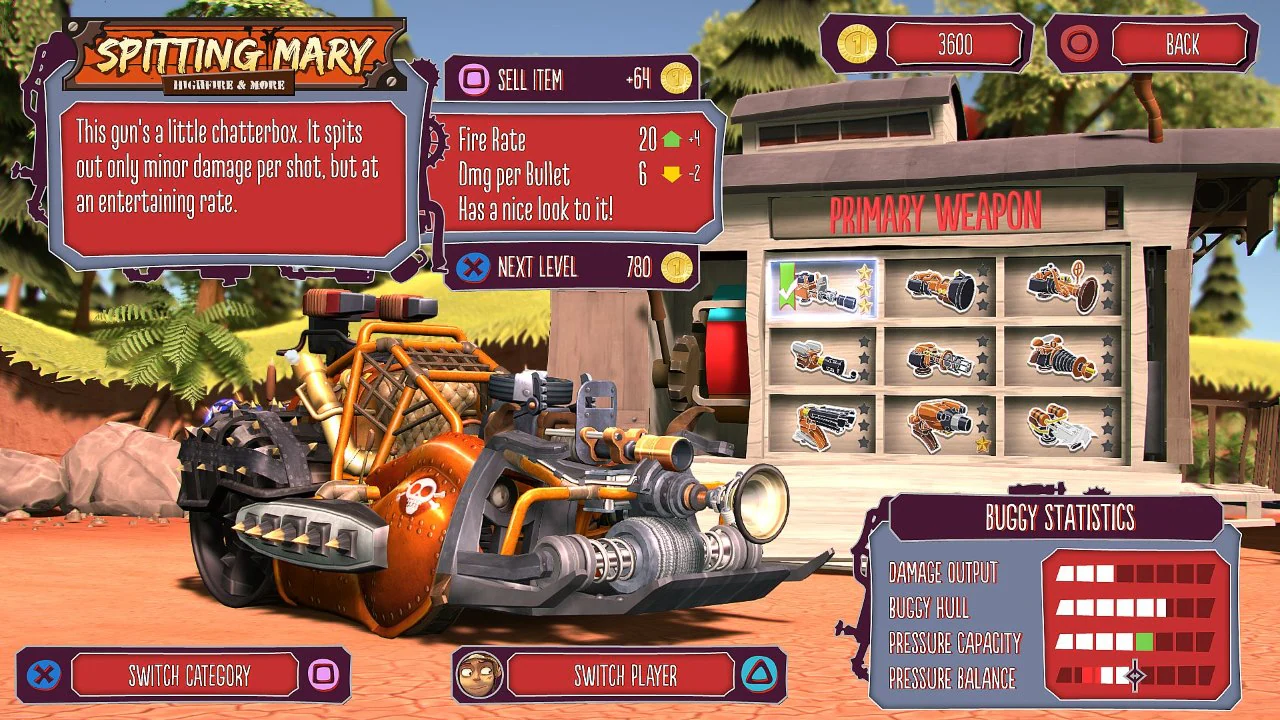The image size is (1280, 720).
Task: Select the center drill-nozzle weapon
Action: (943, 358)
